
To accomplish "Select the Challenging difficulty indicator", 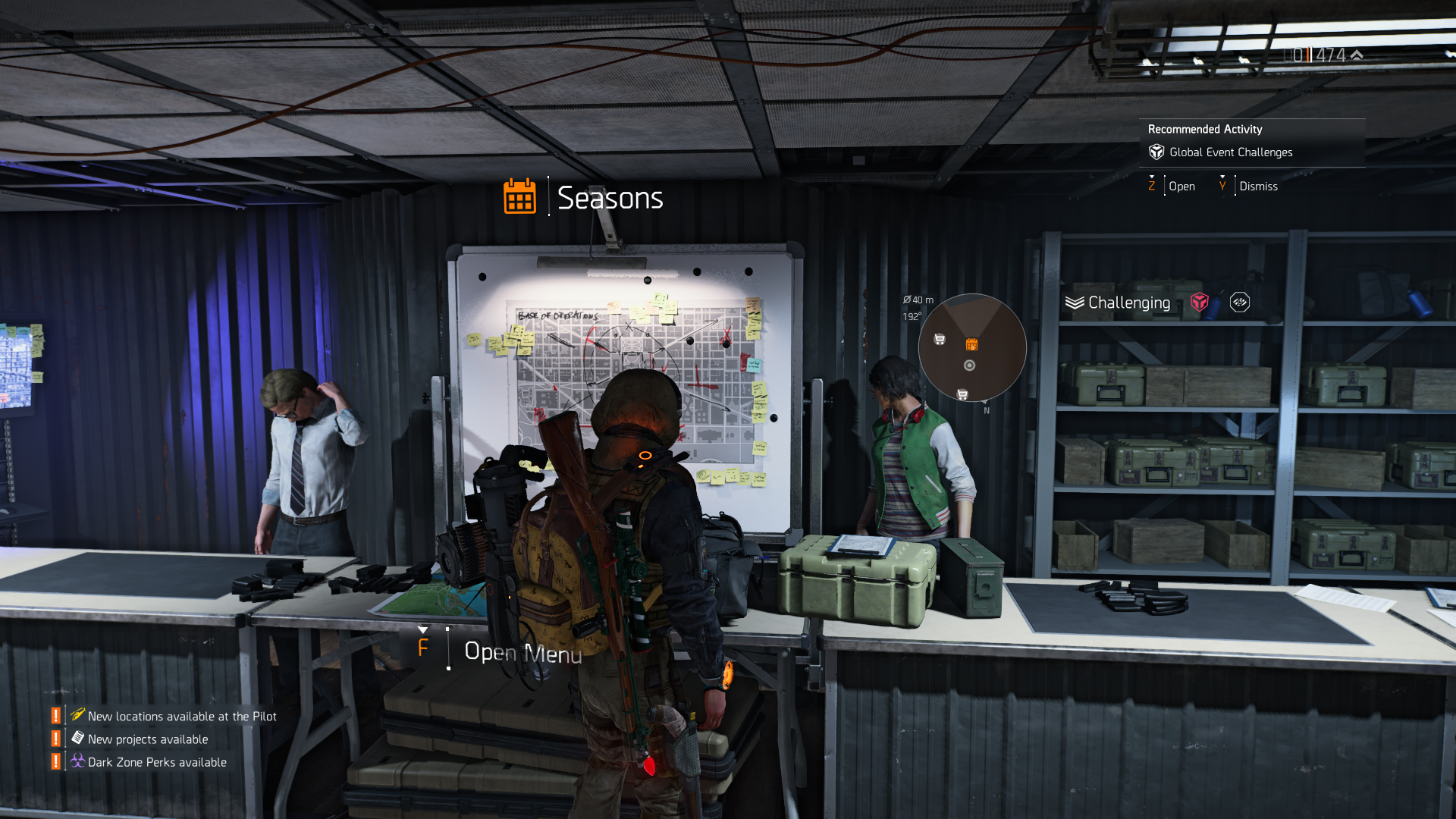I will coord(1128,303).
